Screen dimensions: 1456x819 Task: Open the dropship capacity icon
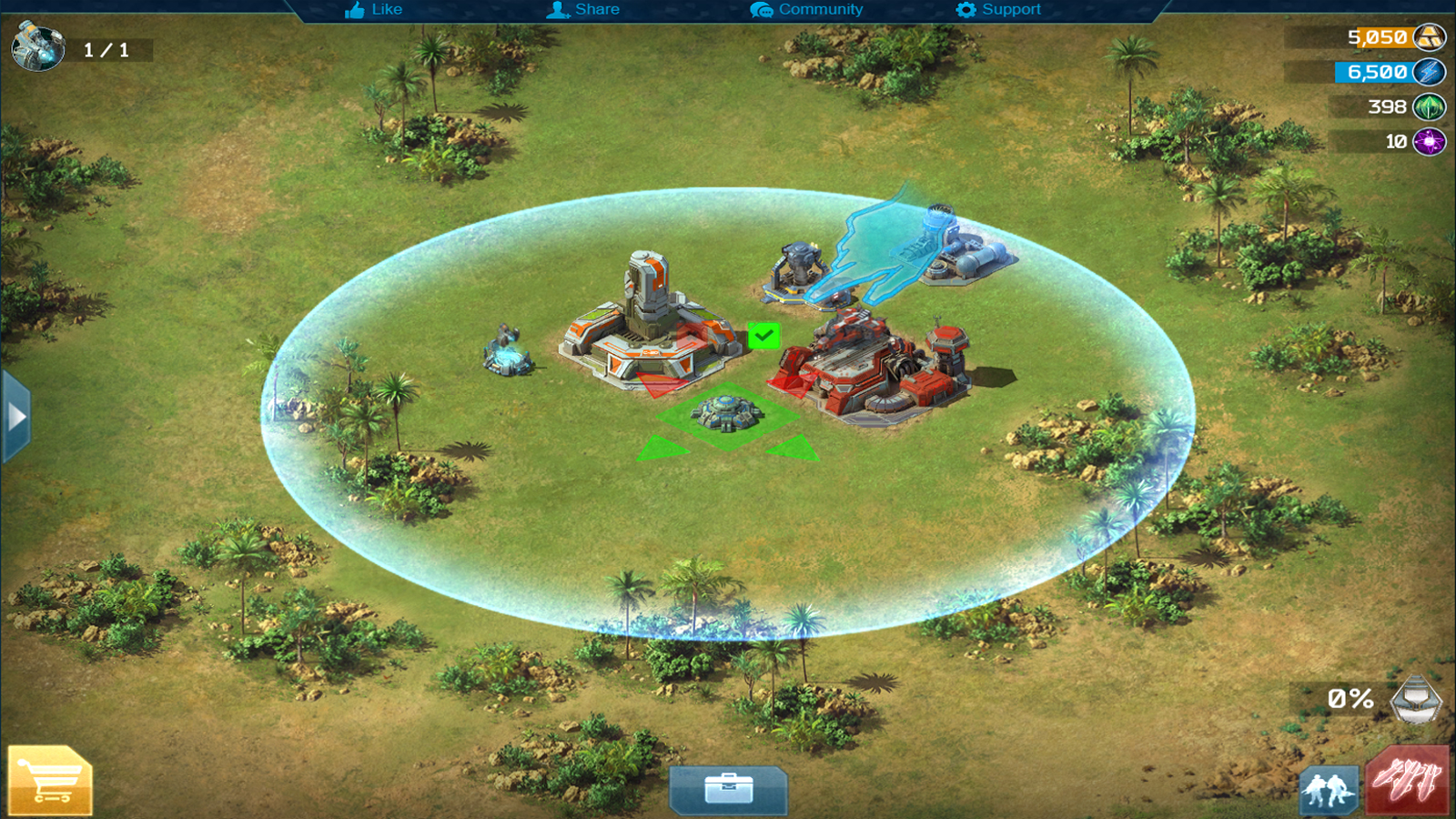click(x=1416, y=700)
